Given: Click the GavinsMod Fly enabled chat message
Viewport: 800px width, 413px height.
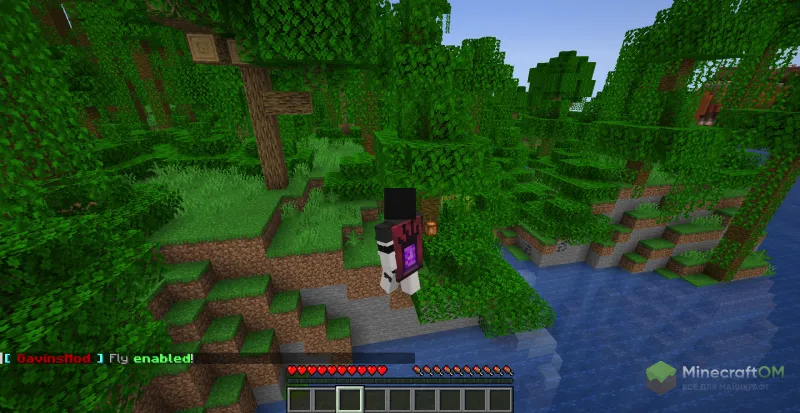Looking at the screenshot, I should click(x=98, y=358).
